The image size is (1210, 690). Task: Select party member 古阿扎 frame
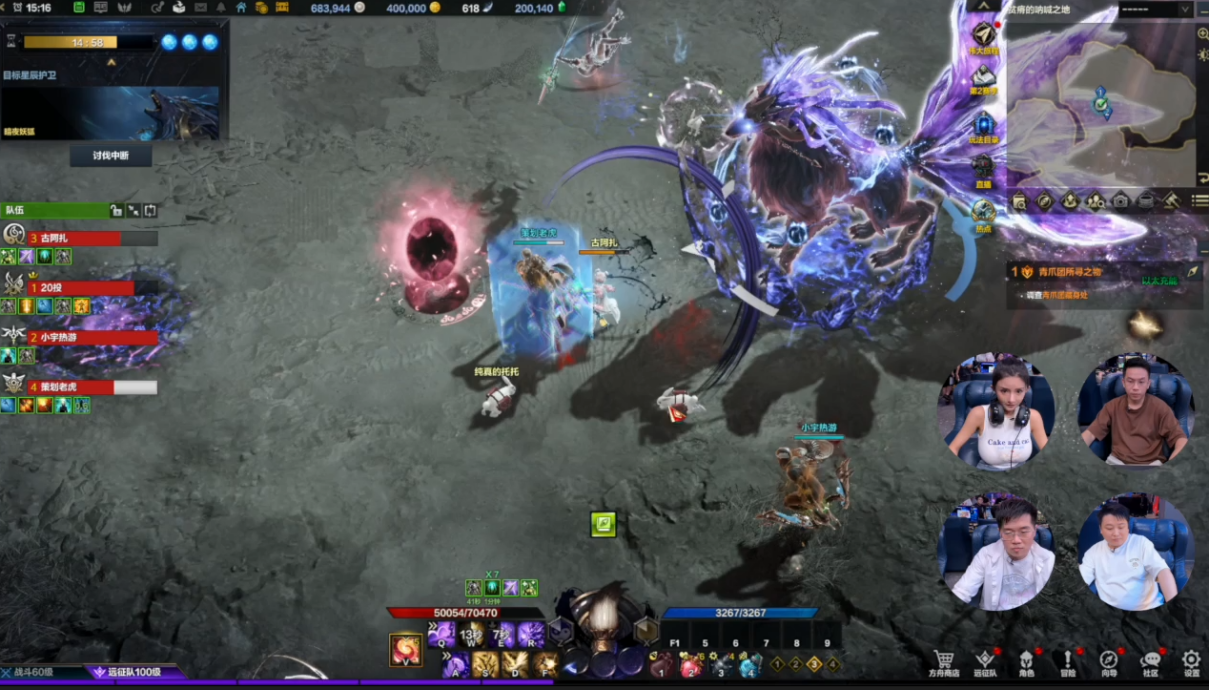point(80,239)
